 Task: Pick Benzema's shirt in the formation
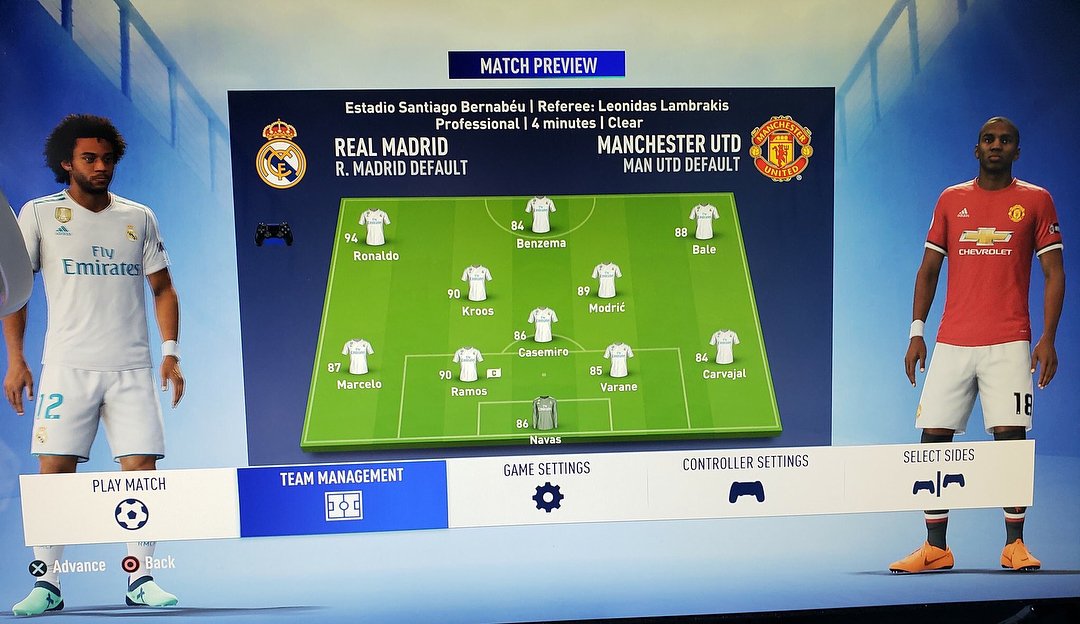(x=541, y=214)
